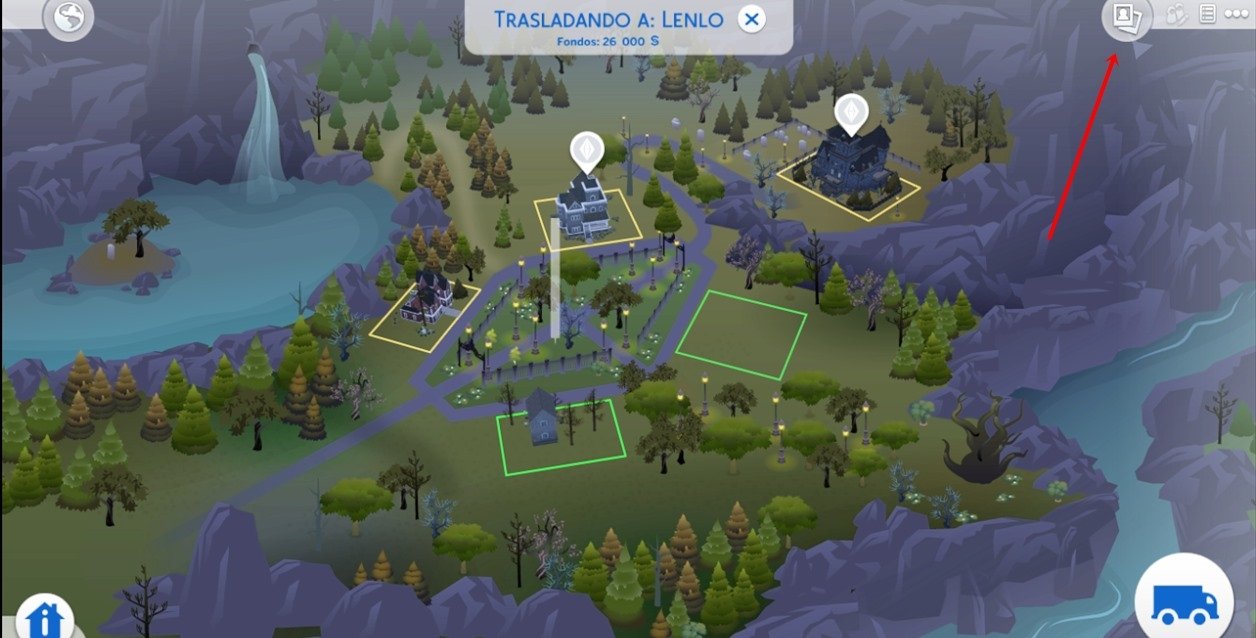The width and height of the screenshot is (1256, 638).
Task: Close the Trasladando a: Lenlo banner
Action: click(752, 19)
